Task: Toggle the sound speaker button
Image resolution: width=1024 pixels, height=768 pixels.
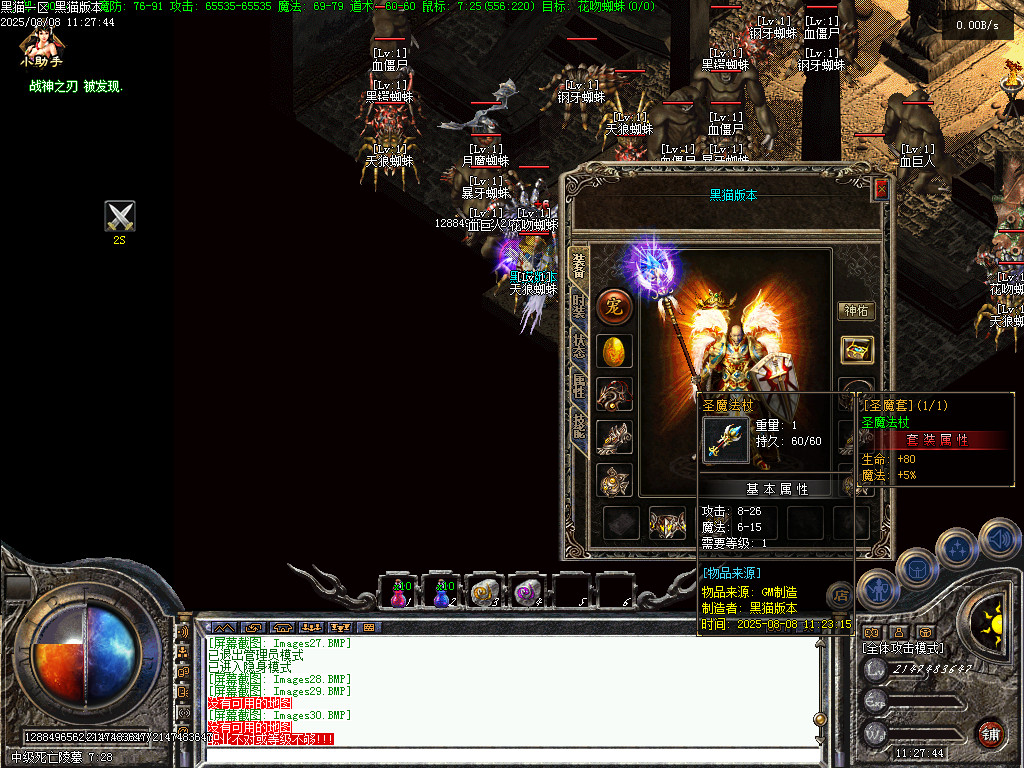Action: pos(998,539)
